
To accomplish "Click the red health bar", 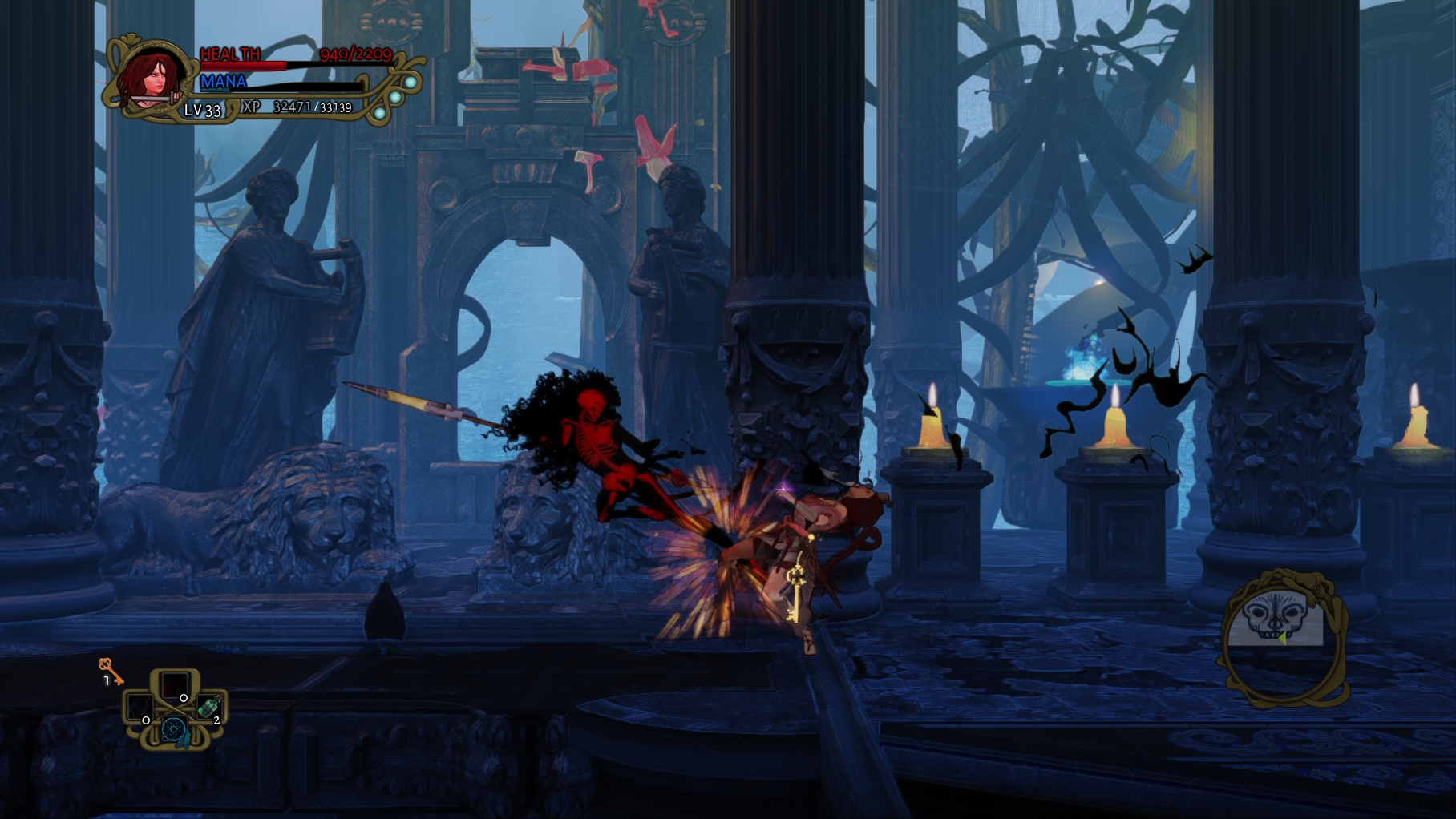I will 244,65.
